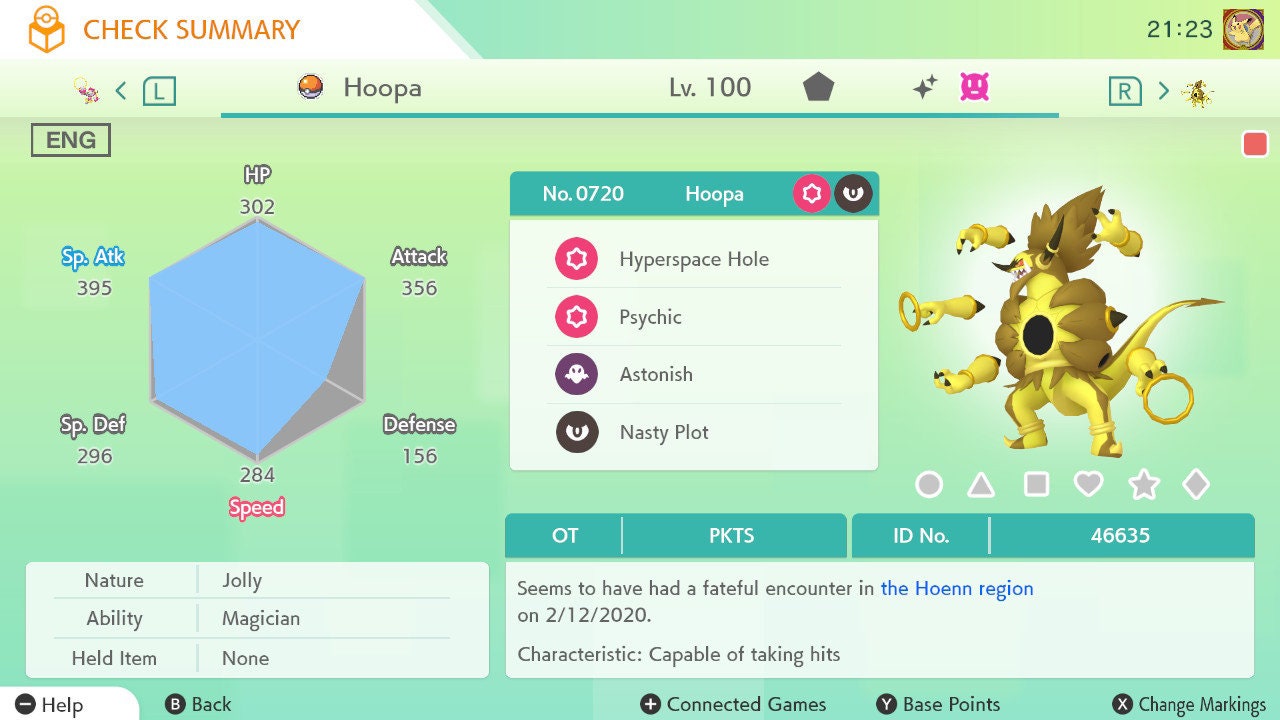Toggle the circle marking
The width and height of the screenshot is (1280, 720).
click(x=929, y=485)
